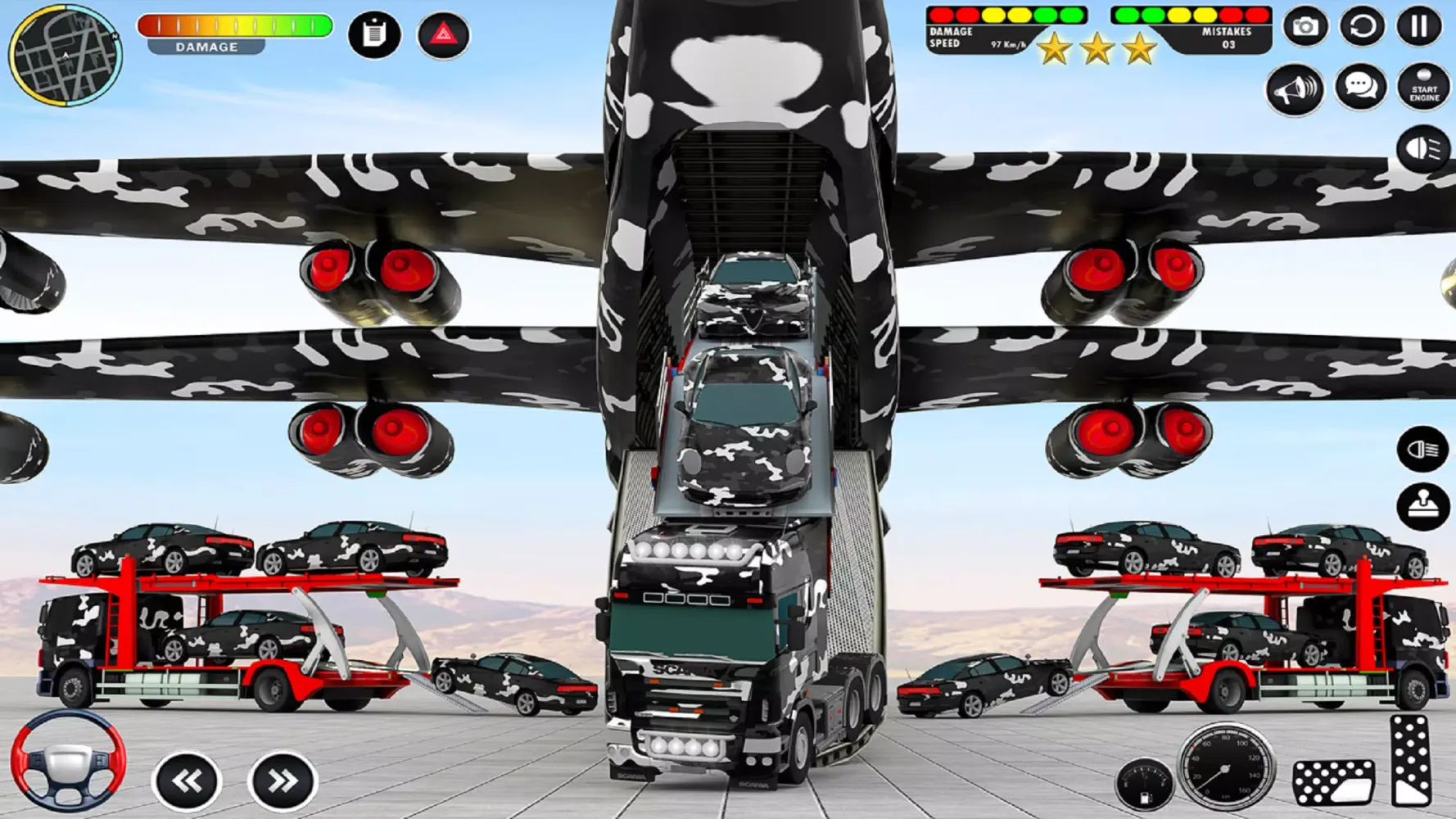Toggle the red hazard triangle lights

tap(443, 34)
